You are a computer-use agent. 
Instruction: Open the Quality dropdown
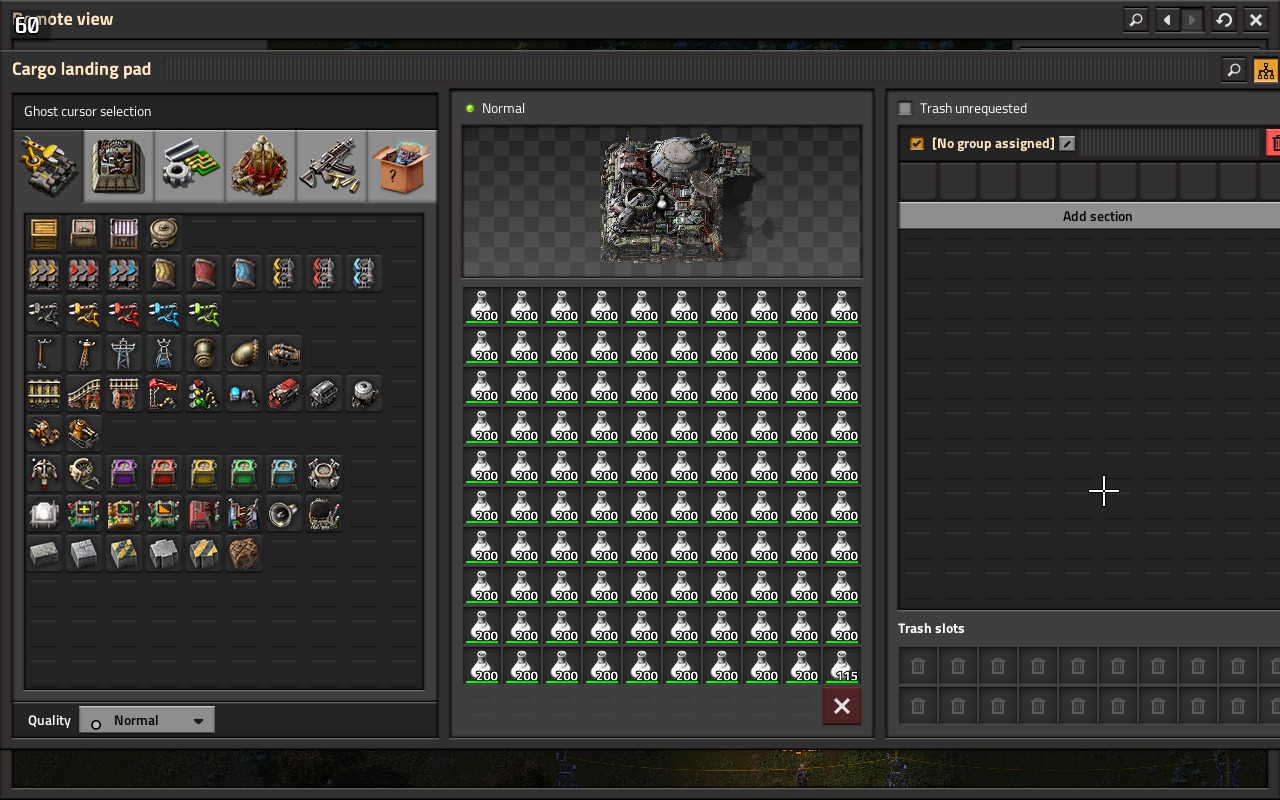pyautogui.click(x=147, y=720)
